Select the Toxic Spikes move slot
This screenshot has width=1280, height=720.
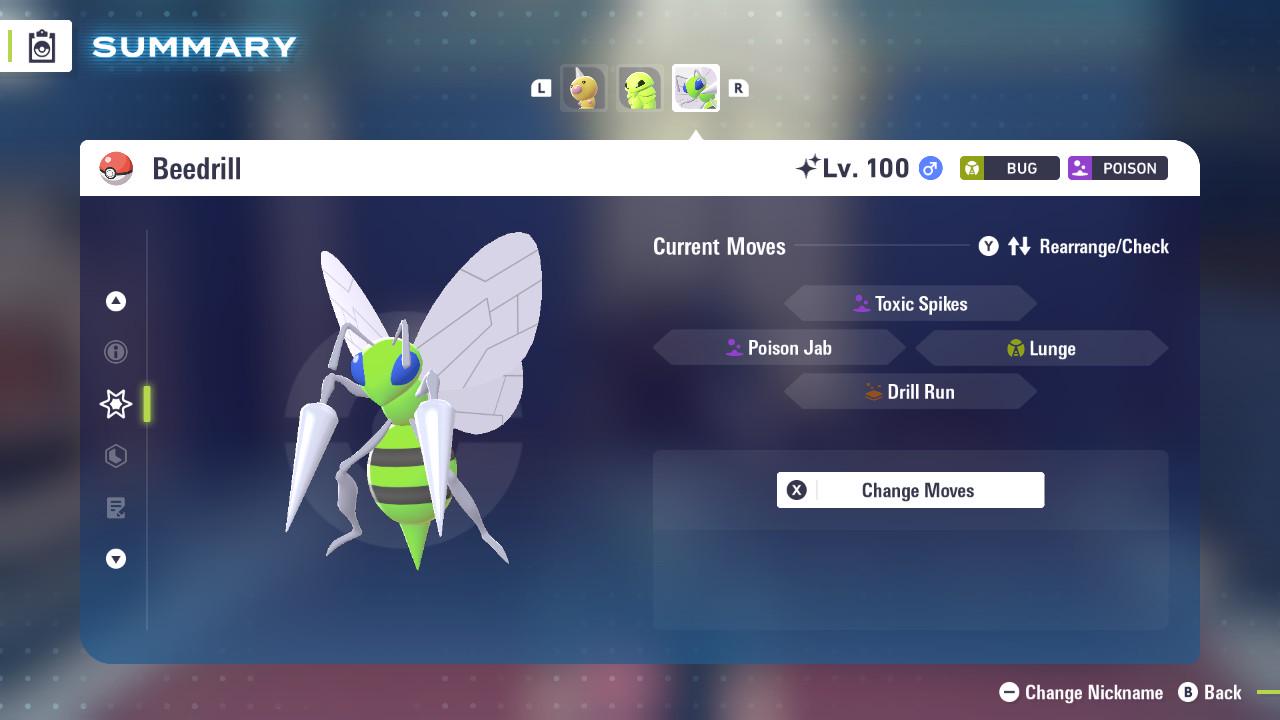910,303
